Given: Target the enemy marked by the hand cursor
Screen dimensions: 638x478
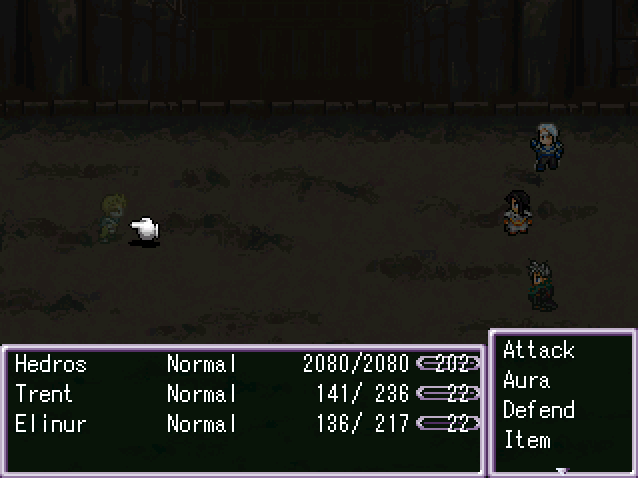Looking at the screenshot, I should click(x=110, y=220).
